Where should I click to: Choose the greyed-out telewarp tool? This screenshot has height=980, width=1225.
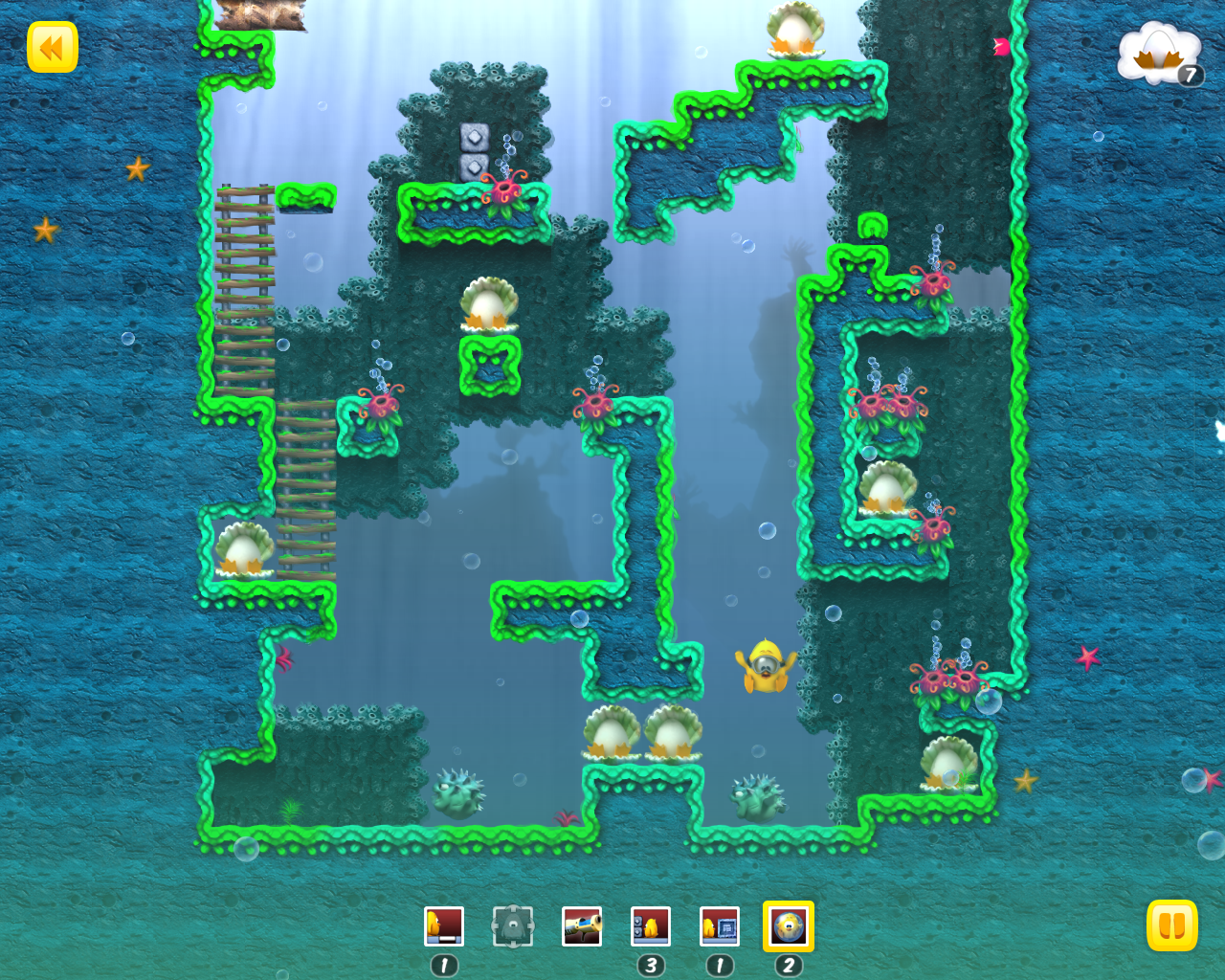point(513,926)
